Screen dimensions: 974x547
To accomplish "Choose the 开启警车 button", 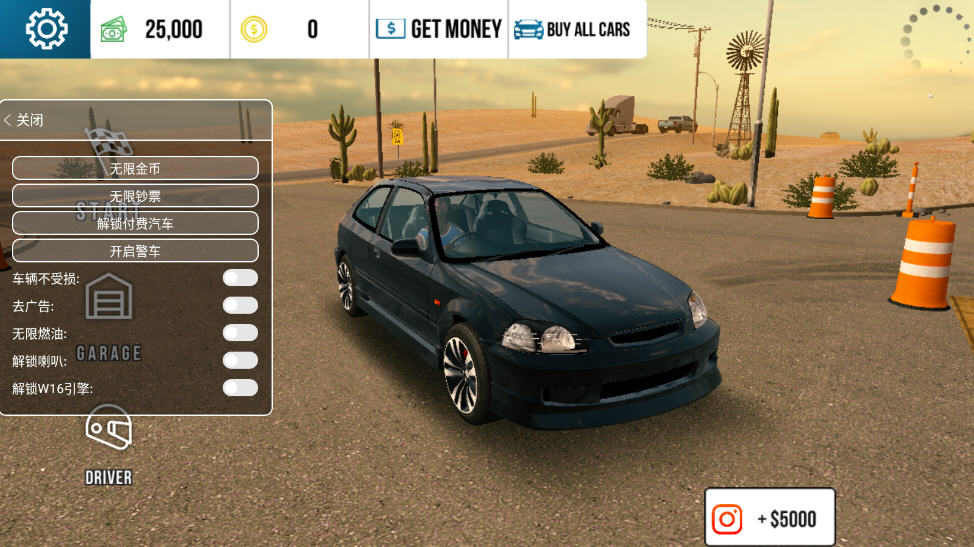I will pyautogui.click(x=135, y=251).
